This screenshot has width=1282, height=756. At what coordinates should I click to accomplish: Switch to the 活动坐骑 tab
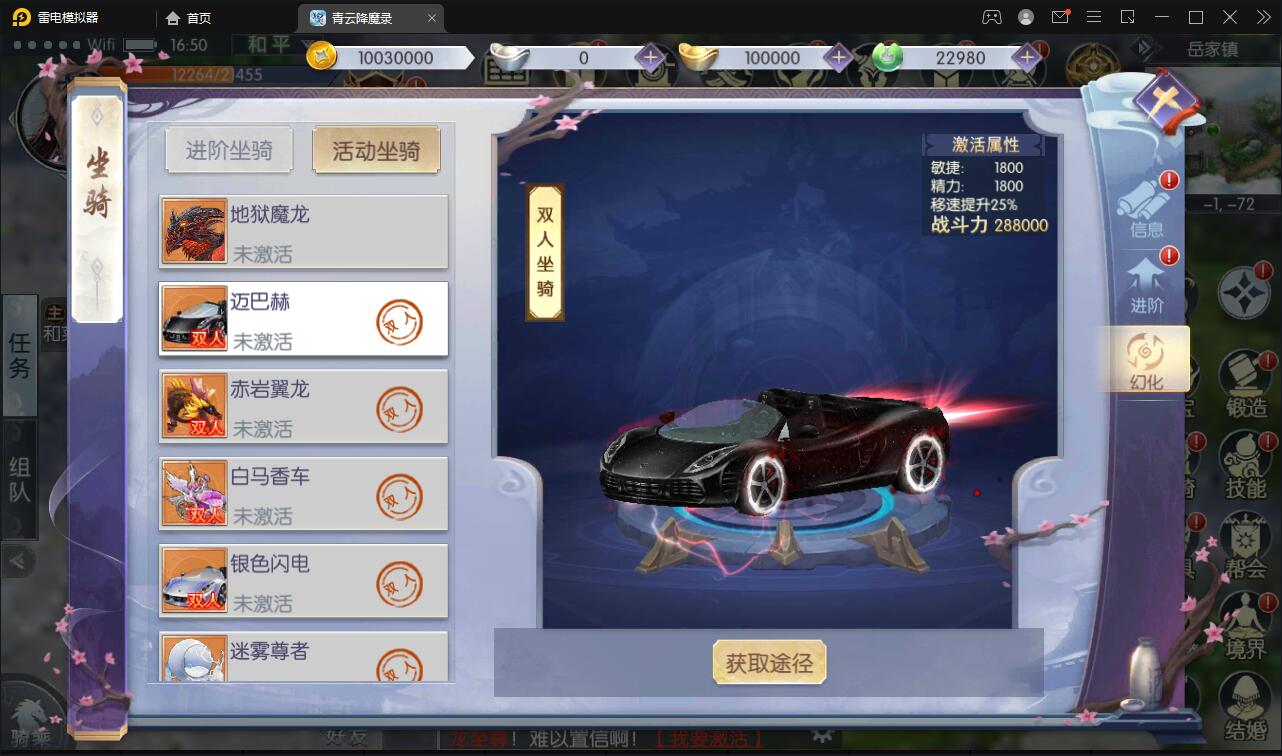coord(377,149)
